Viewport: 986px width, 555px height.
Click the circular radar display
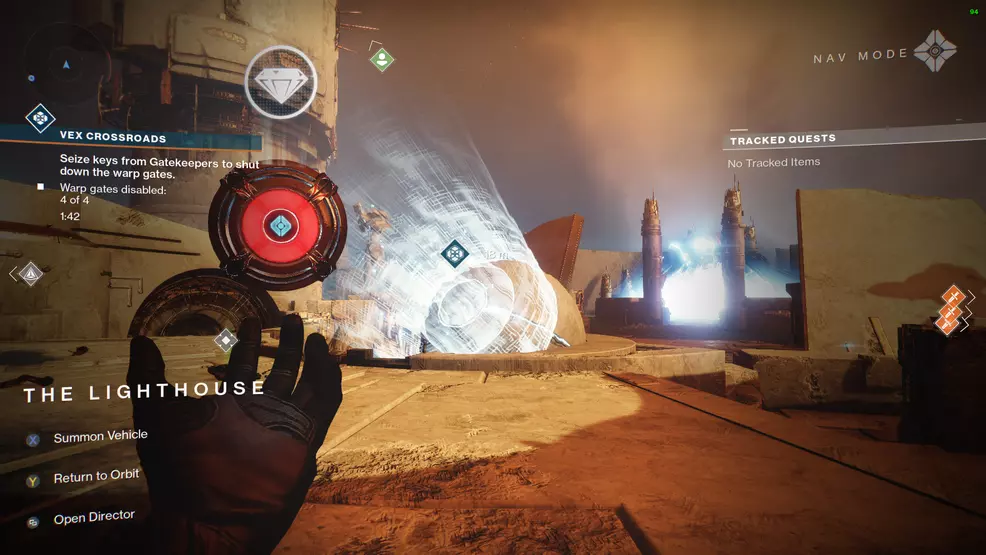66,63
